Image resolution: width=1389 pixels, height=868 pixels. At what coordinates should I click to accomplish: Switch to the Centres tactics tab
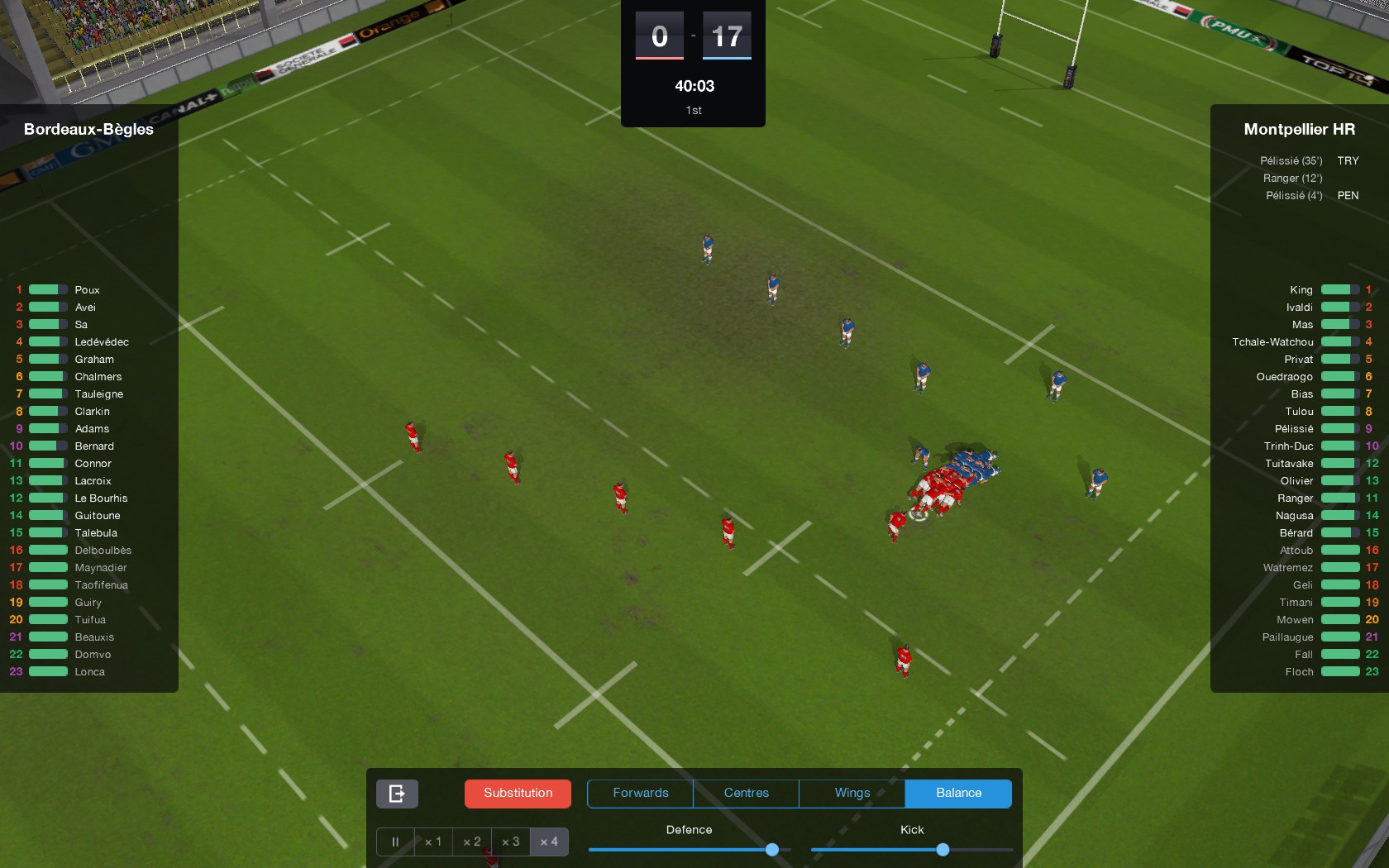[745, 793]
